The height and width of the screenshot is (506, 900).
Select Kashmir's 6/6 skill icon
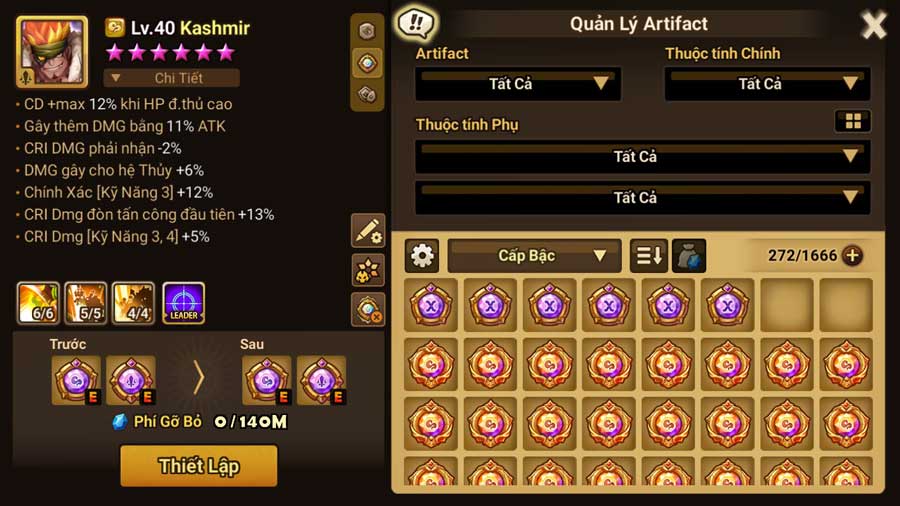(38, 304)
